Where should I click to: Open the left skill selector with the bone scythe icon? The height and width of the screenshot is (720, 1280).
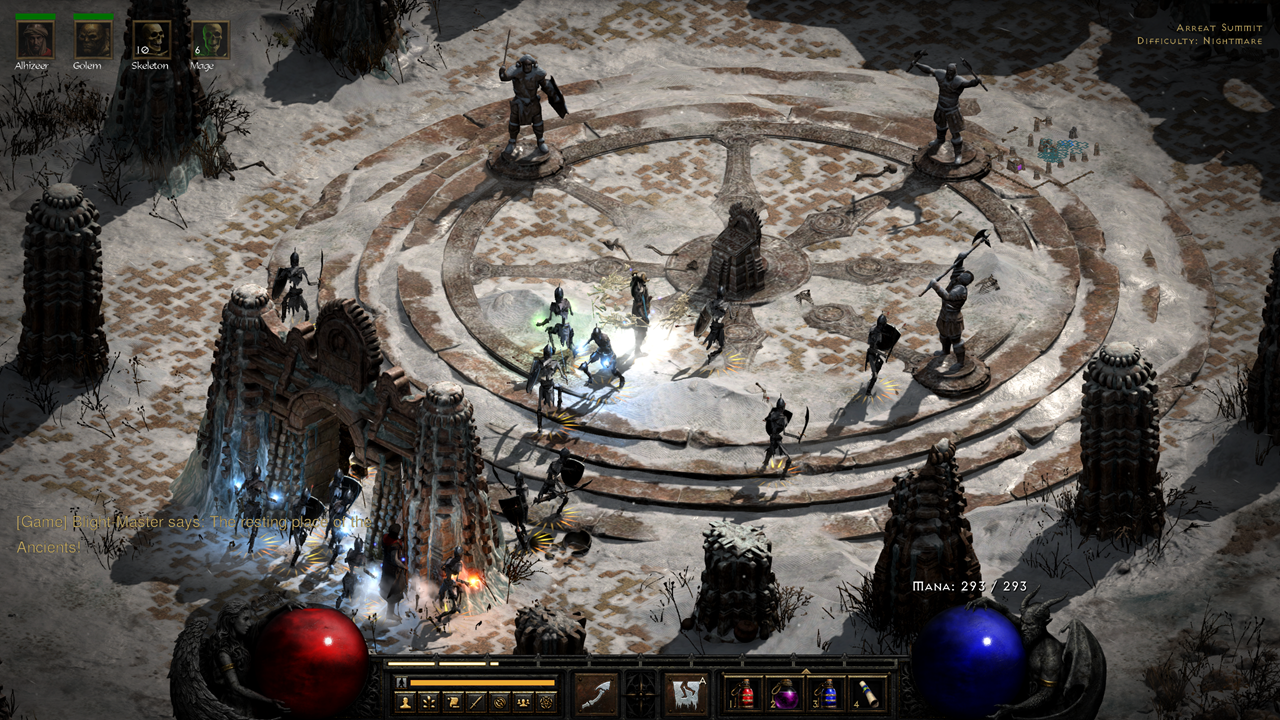pos(596,693)
